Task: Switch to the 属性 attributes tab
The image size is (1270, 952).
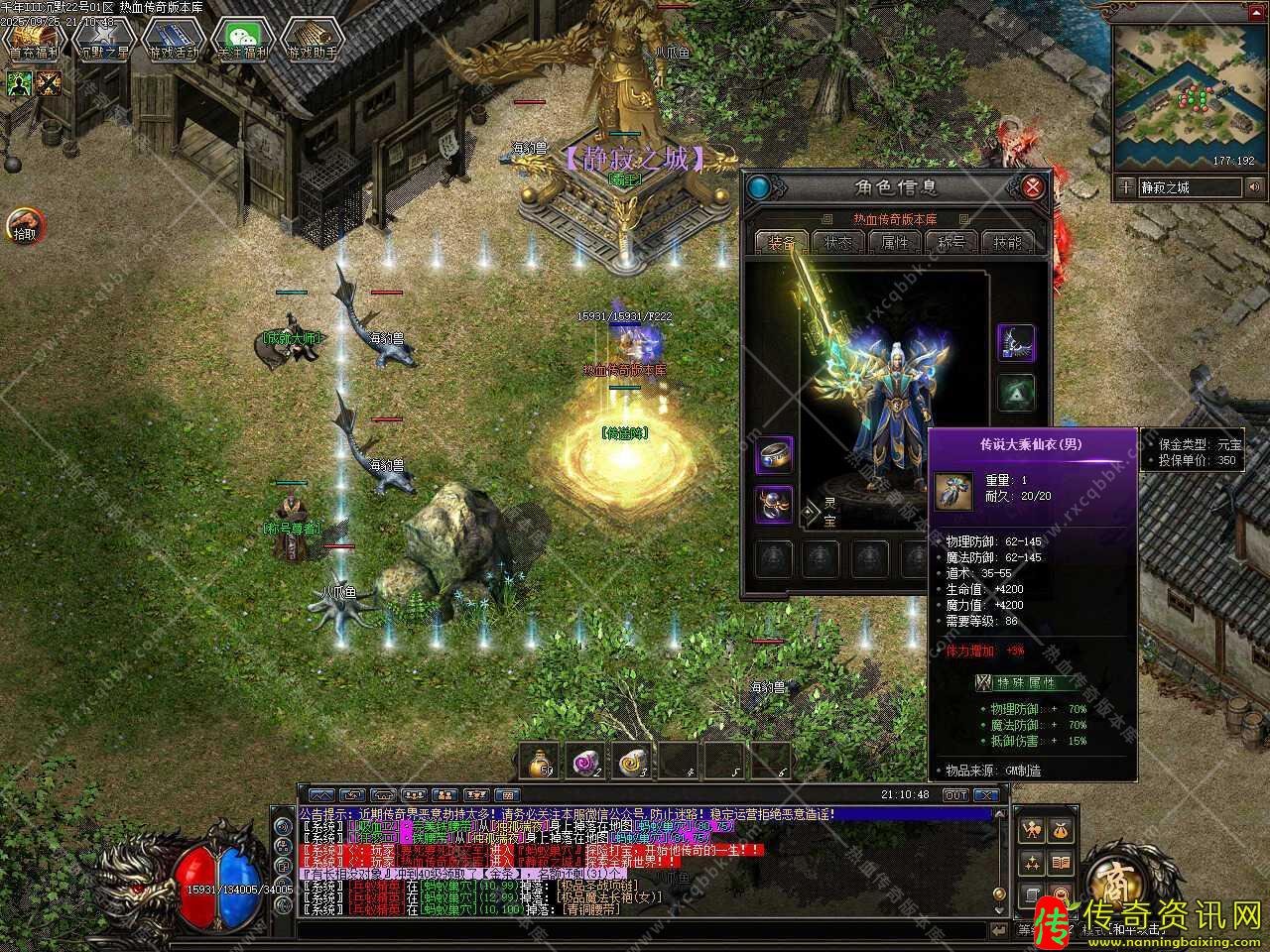Action: tap(894, 242)
